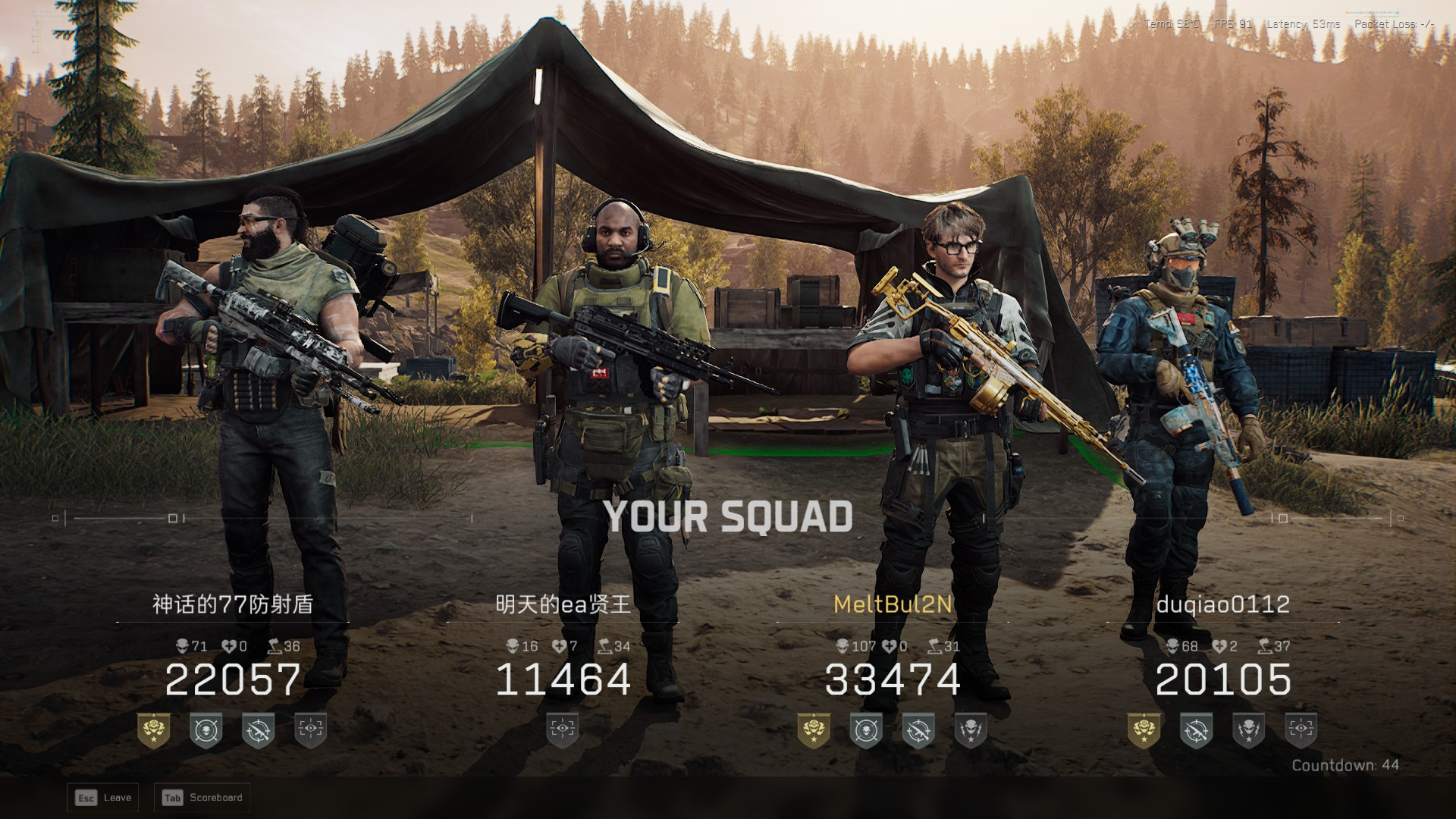Inspect the gold medal badge under 神话的77防射盾
This screenshot has width=1456, height=819.
tap(153, 730)
